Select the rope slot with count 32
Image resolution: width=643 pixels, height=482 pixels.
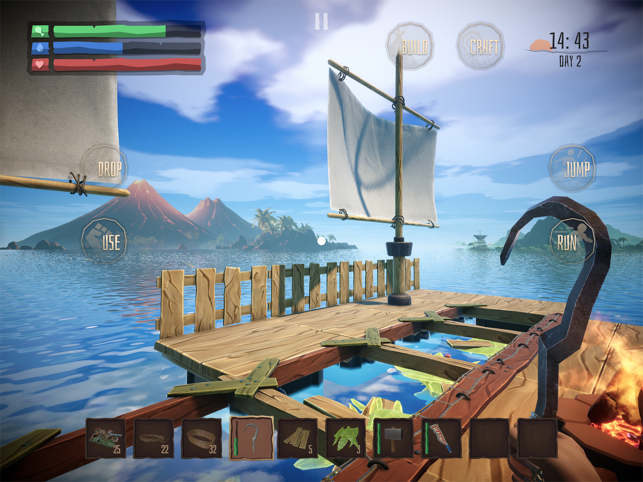point(202,437)
